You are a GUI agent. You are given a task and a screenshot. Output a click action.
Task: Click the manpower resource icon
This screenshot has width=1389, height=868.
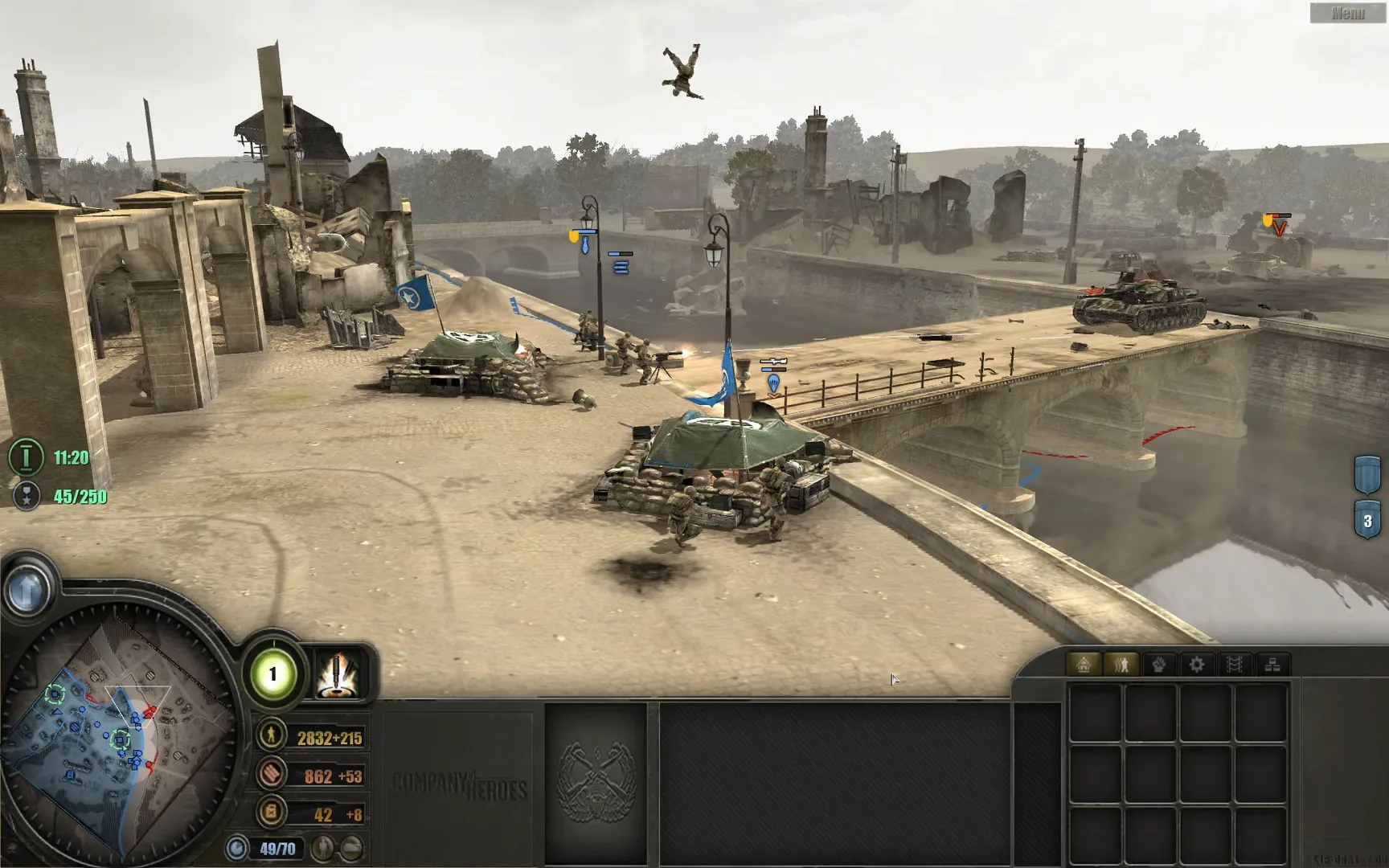point(271,736)
